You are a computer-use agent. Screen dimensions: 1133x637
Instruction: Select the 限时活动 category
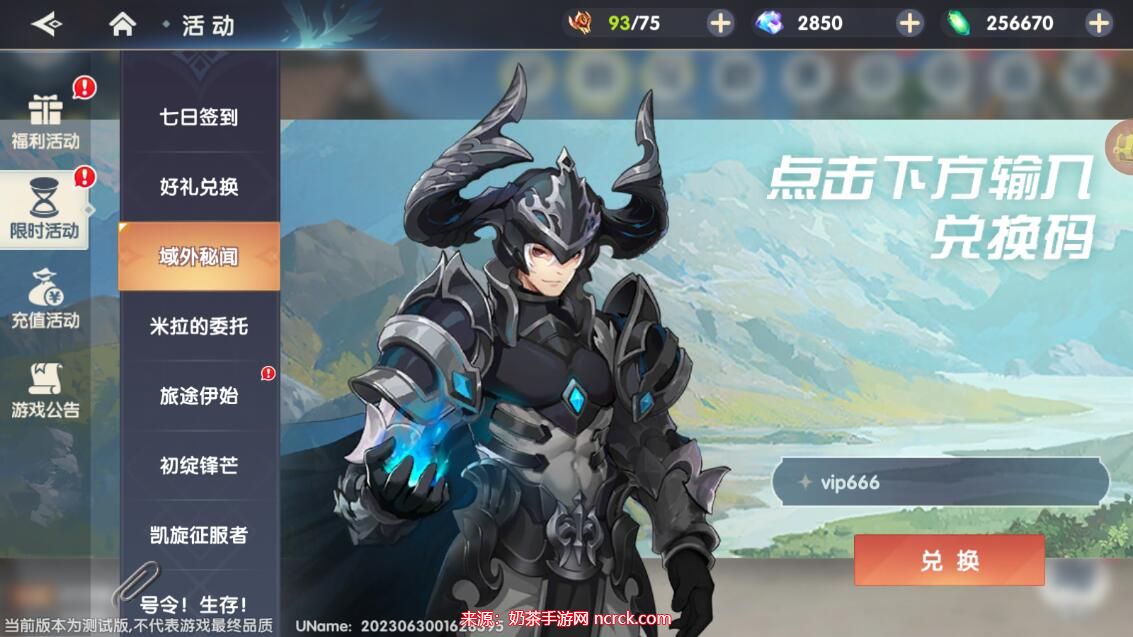(x=45, y=211)
